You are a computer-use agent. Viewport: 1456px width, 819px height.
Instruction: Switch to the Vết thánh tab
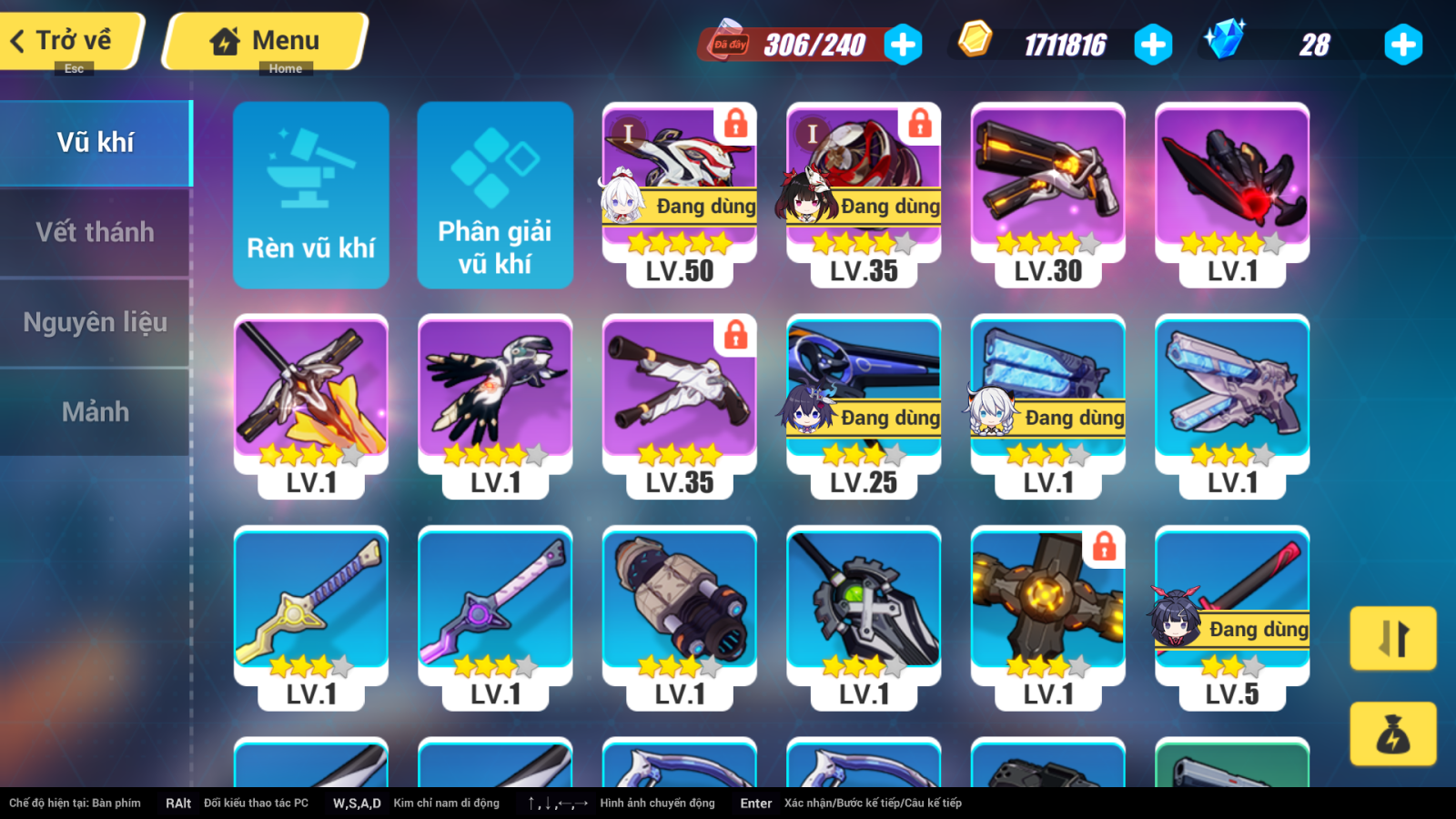coord(95,232)
